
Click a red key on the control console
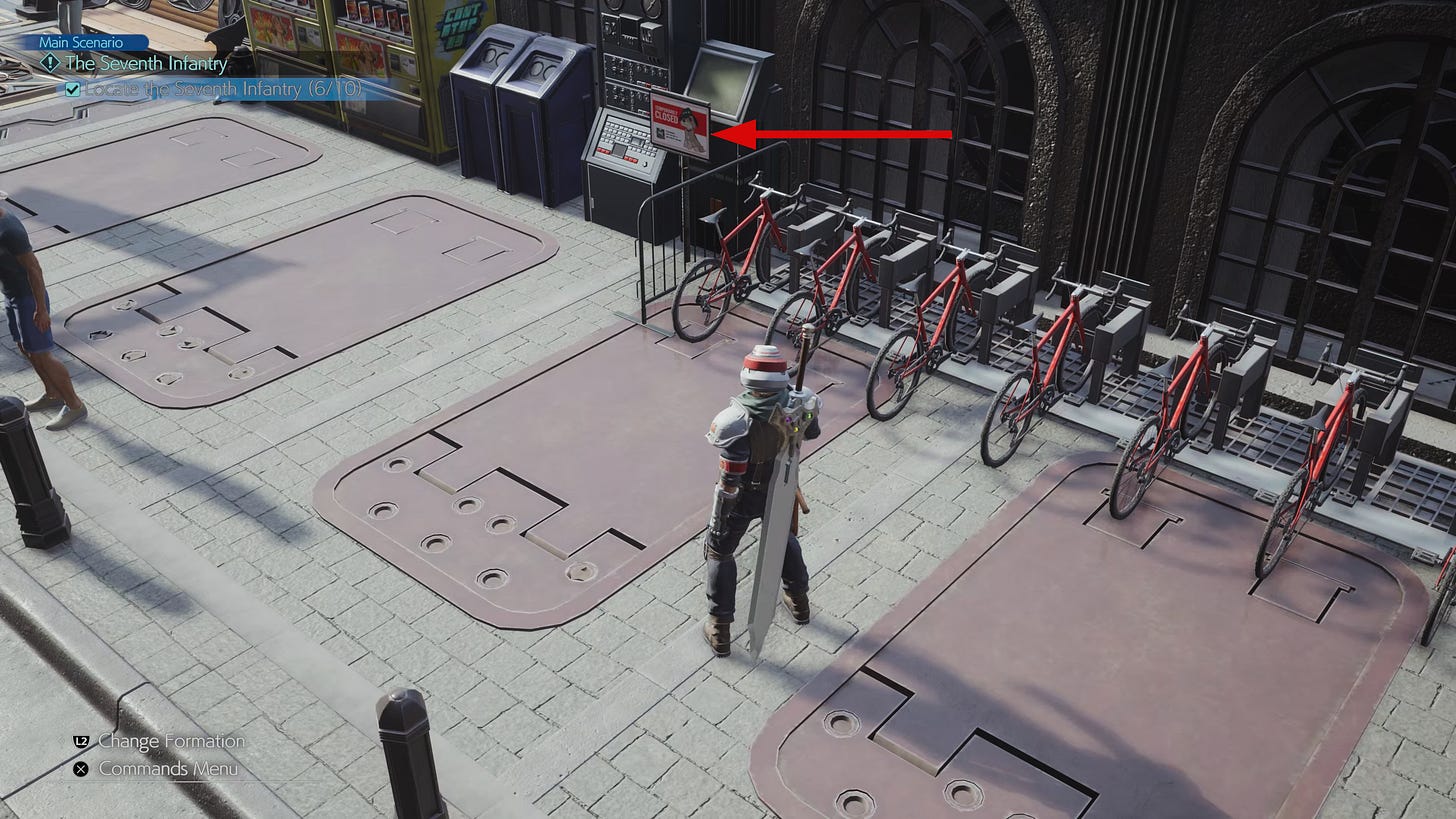pos(604,149)
